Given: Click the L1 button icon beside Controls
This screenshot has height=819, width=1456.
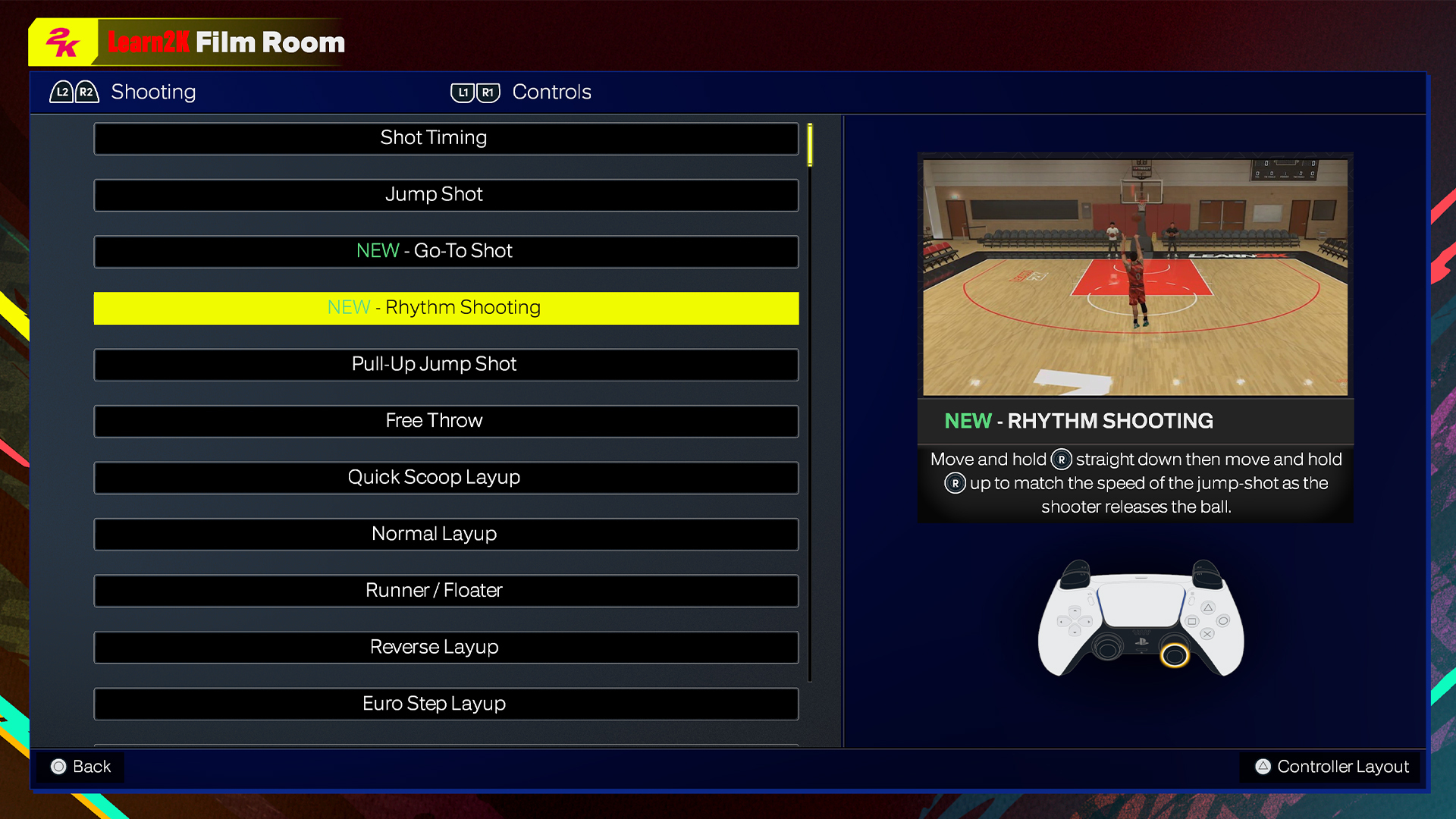Looking at the screenshot, I should pyautogui.click(x=462, y=92).
